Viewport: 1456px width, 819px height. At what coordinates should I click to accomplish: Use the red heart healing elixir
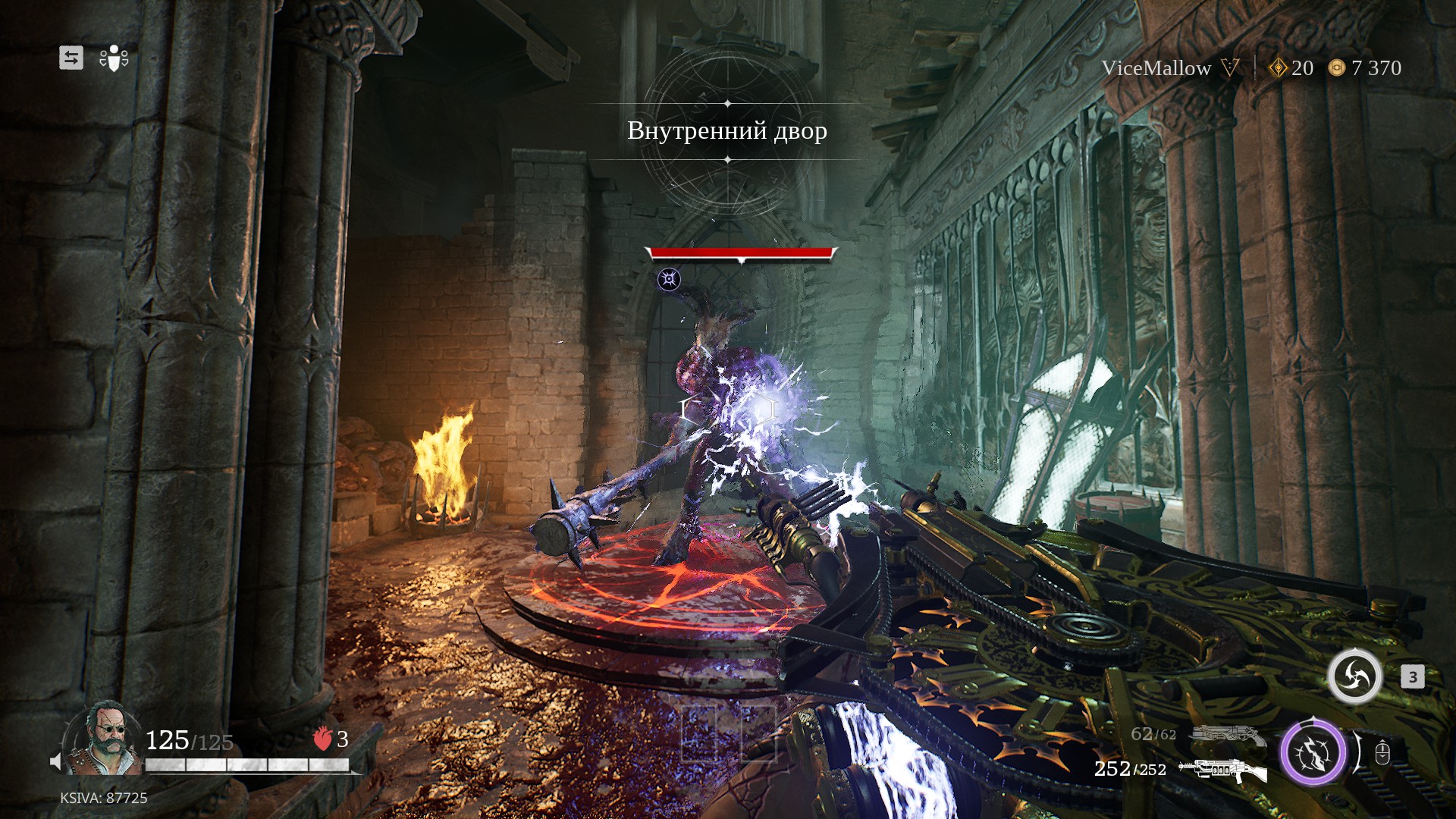pos(323,738)
